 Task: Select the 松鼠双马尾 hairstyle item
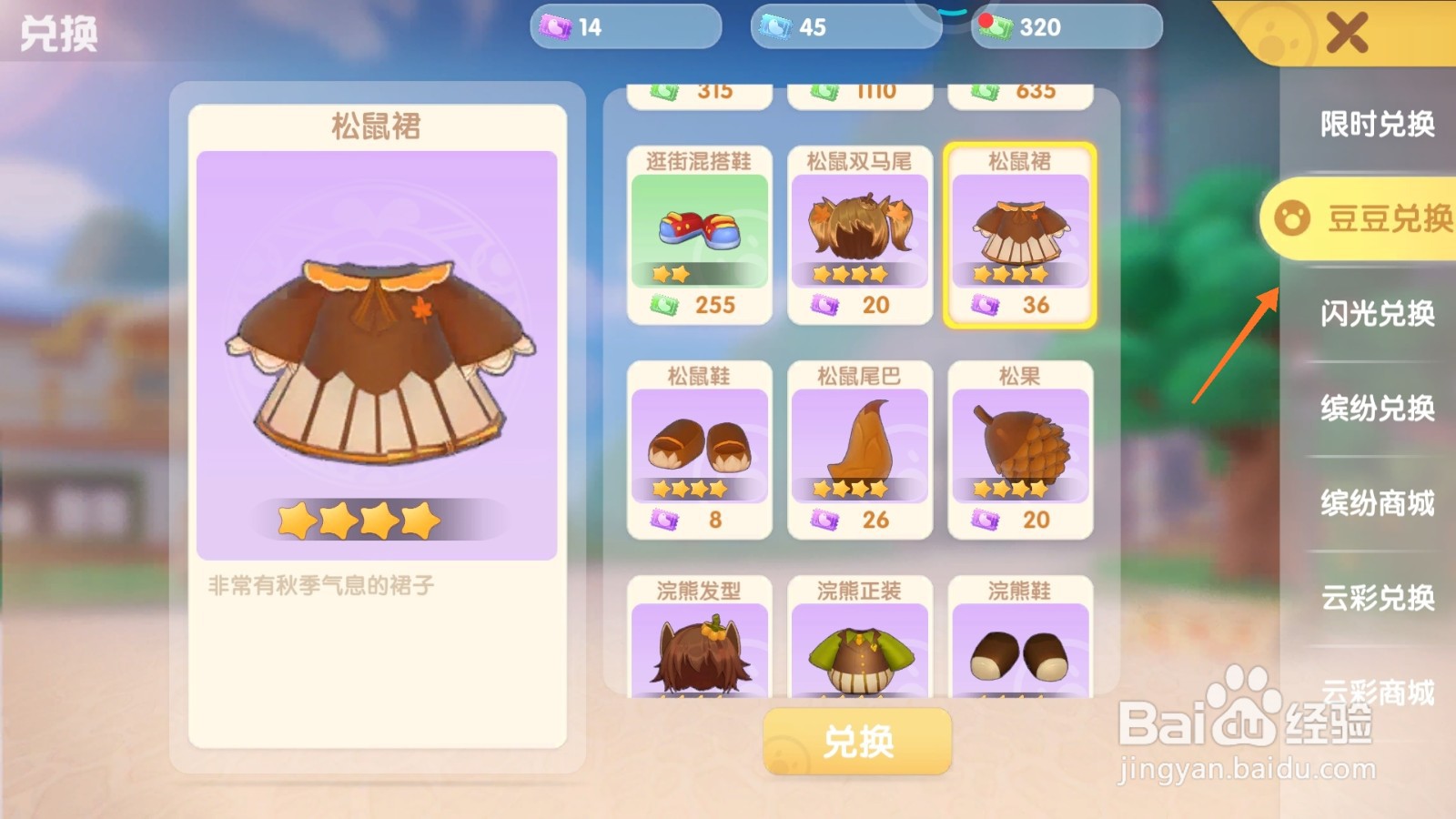859,227
